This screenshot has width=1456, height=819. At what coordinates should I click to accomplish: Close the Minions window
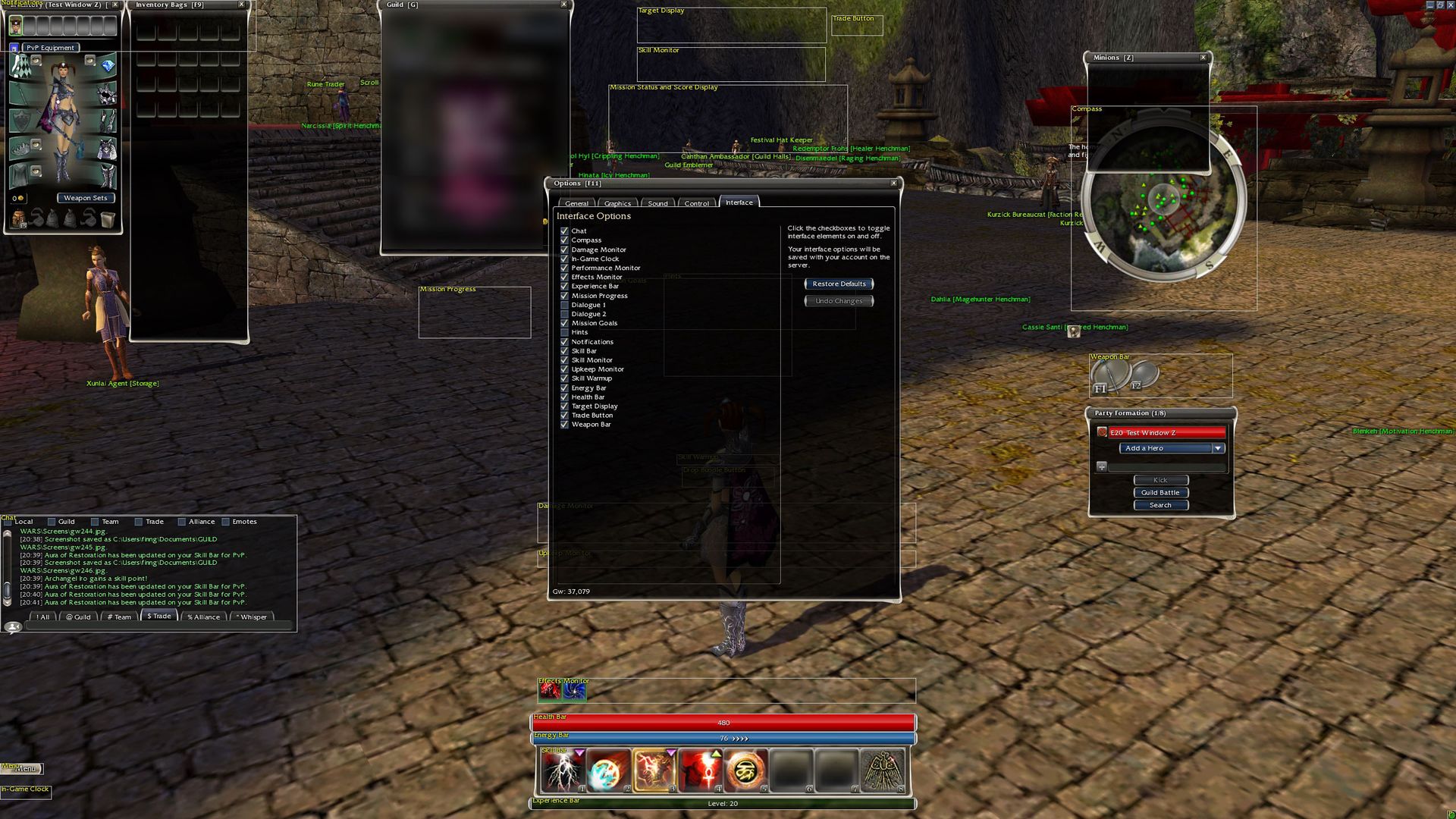(x=1203, y=58)
